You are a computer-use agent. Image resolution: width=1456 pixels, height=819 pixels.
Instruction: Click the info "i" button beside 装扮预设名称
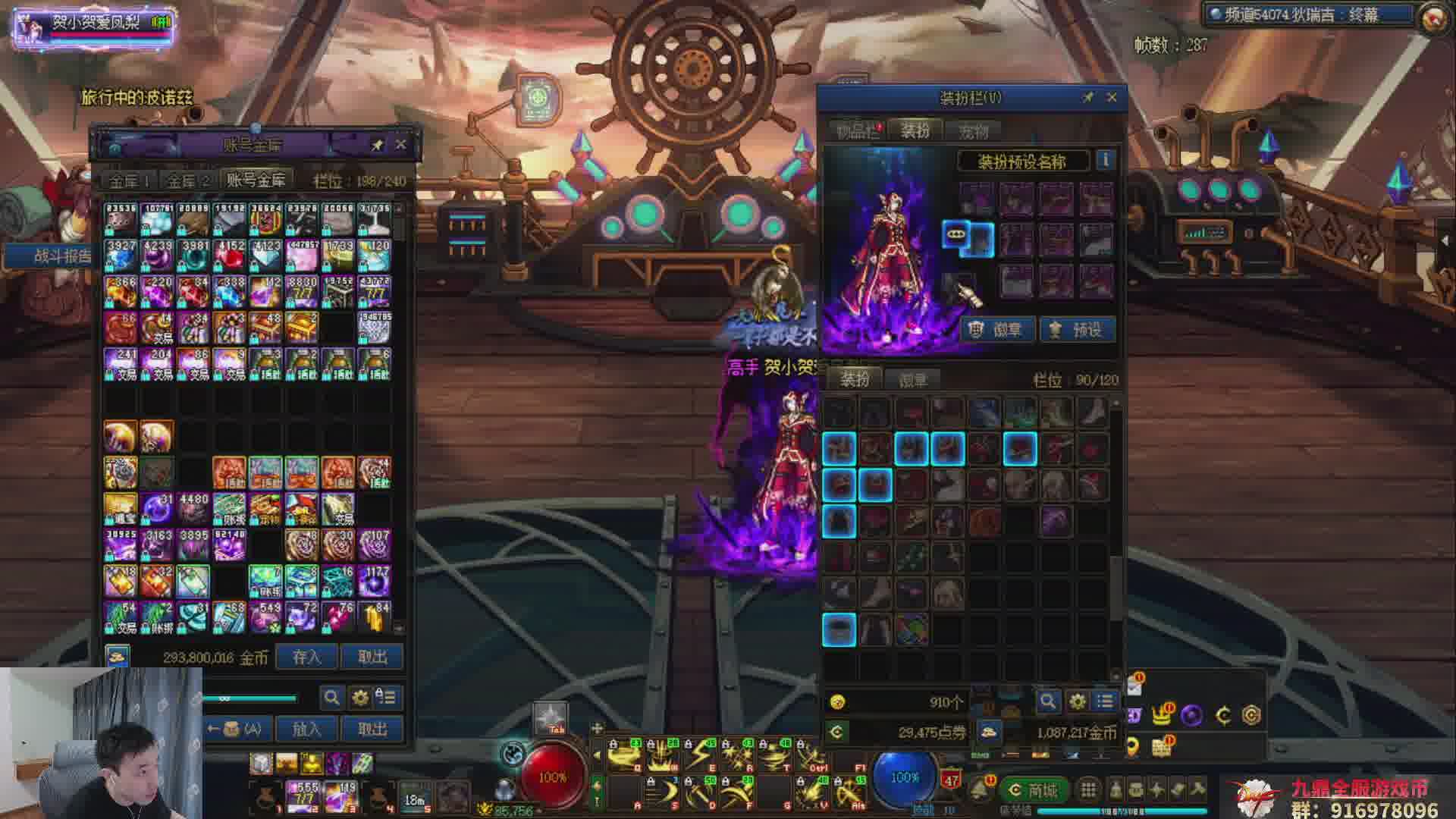click(1105, 161)
